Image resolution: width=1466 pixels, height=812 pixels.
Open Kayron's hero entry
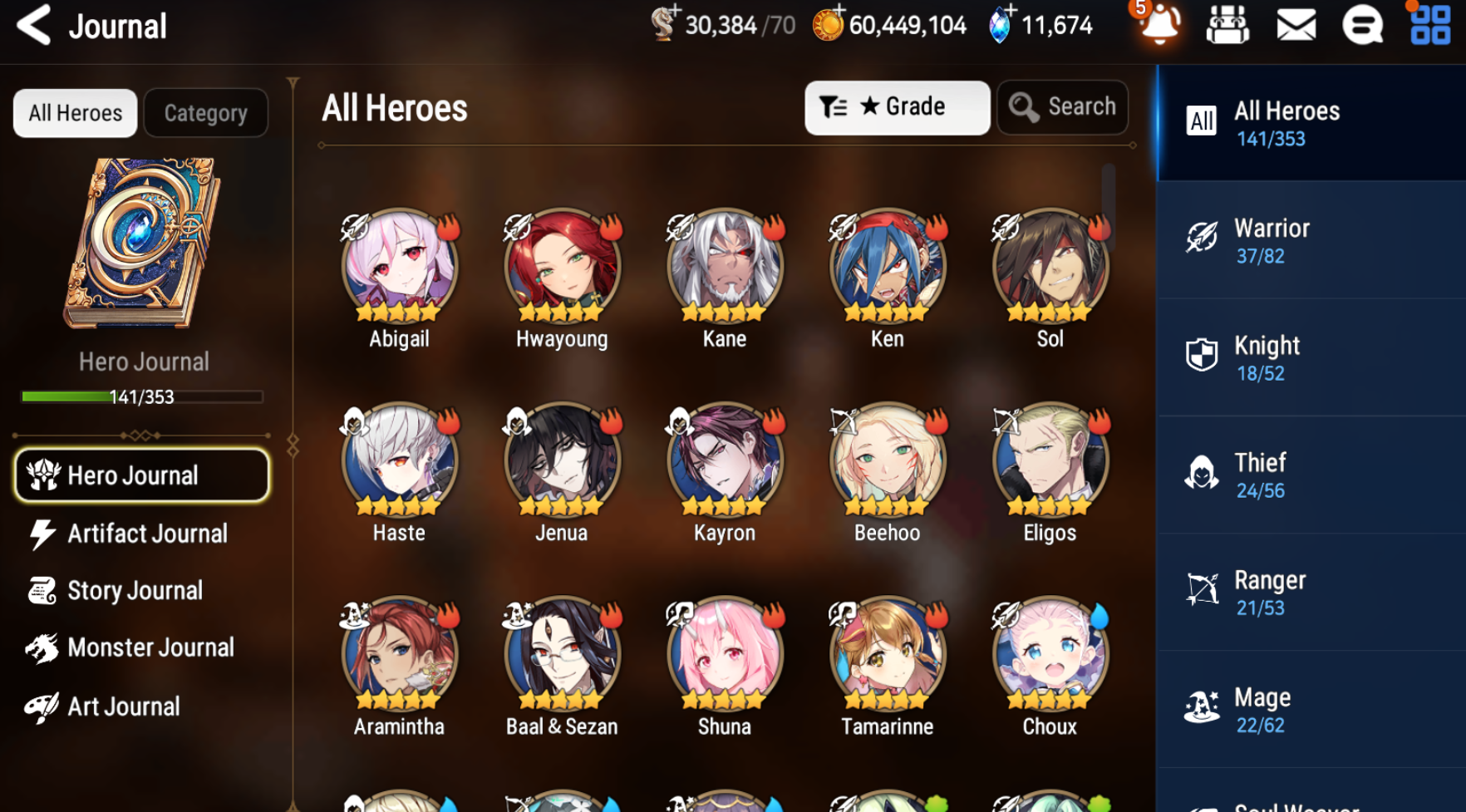click(x=725, y=460)
